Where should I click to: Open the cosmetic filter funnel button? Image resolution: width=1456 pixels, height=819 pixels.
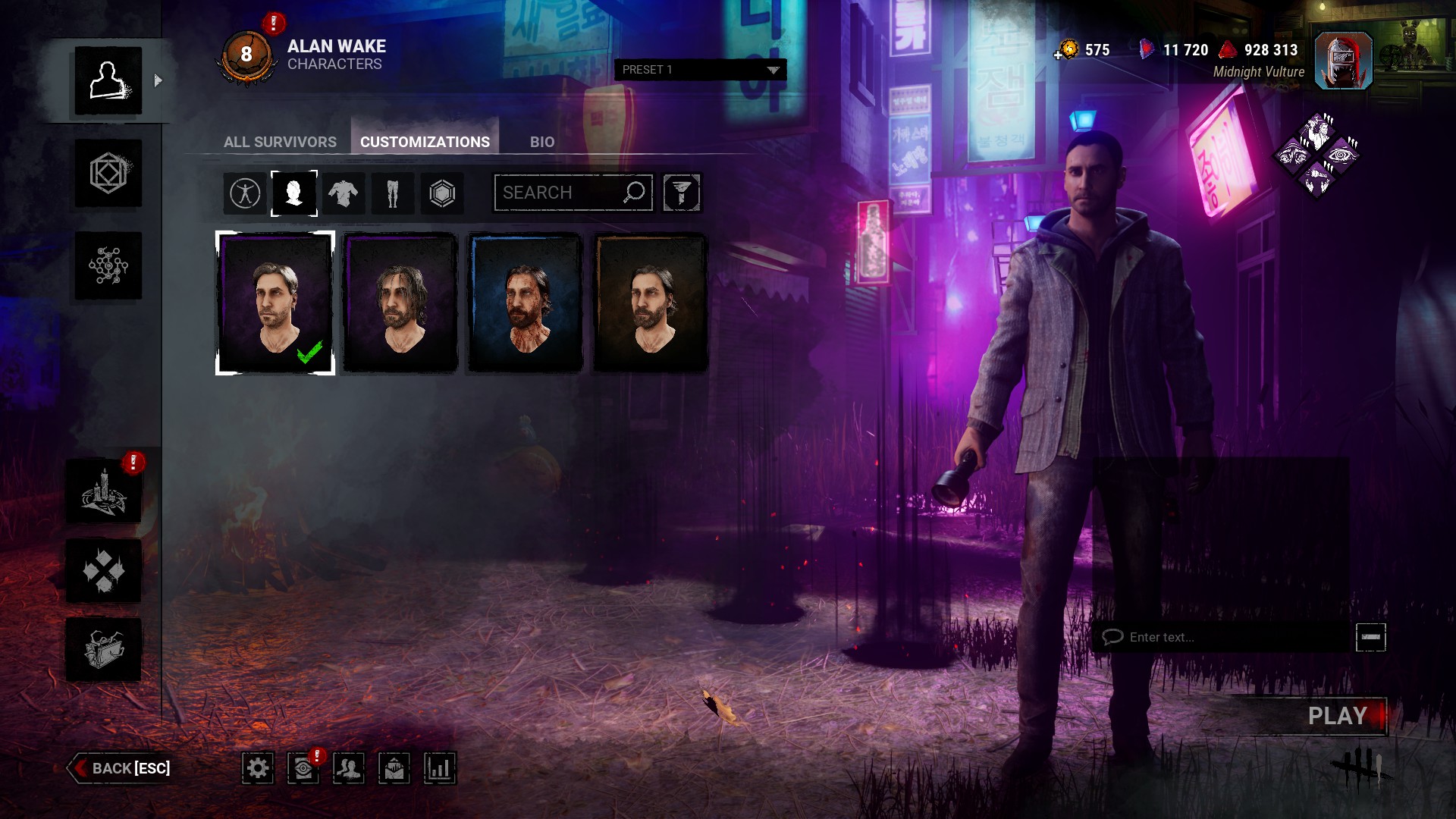click(x=681, y=193)
